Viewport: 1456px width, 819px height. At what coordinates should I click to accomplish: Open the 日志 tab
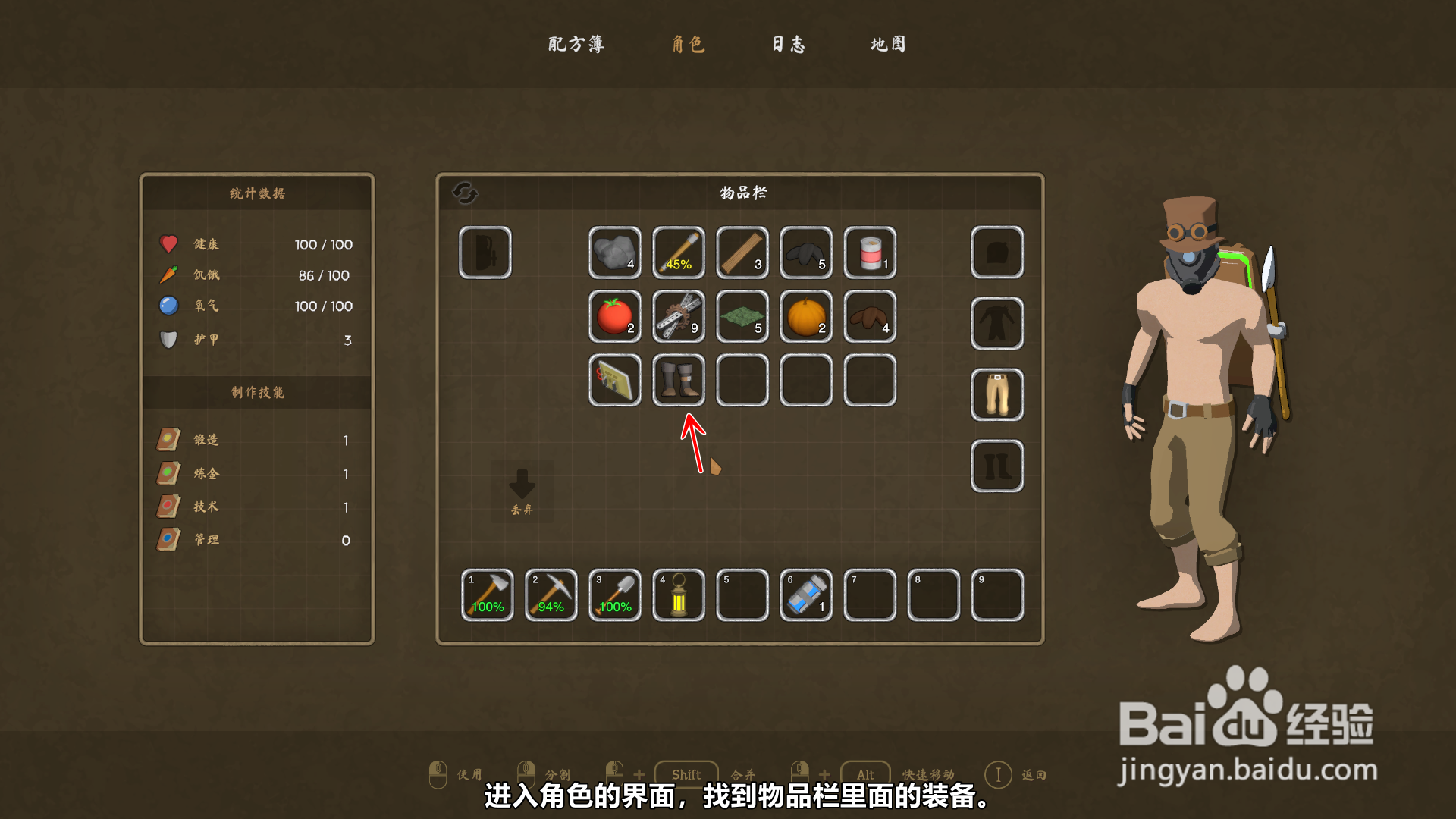point(789,45)
